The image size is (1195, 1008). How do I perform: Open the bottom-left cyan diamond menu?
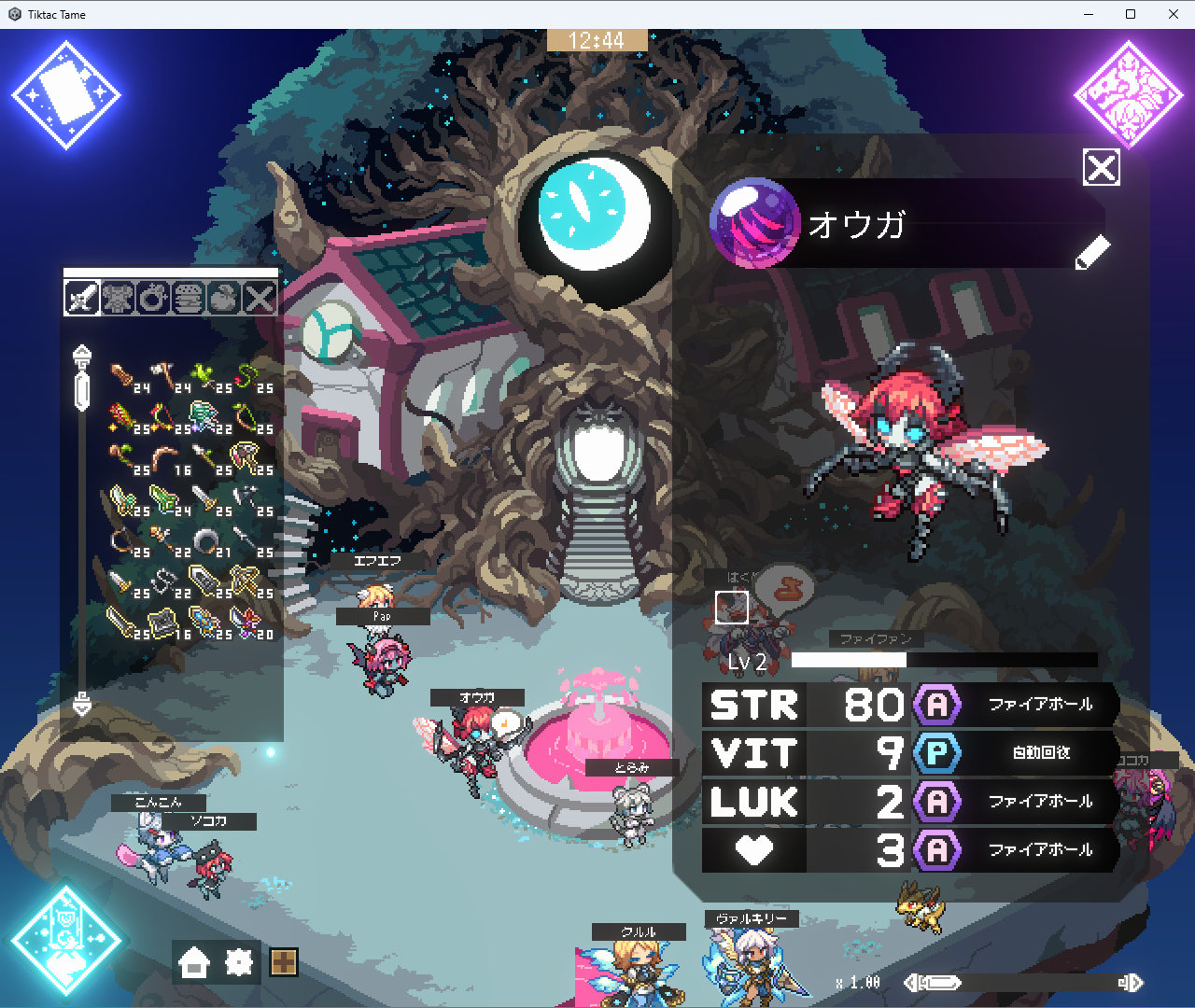click(x=66, y=940)
